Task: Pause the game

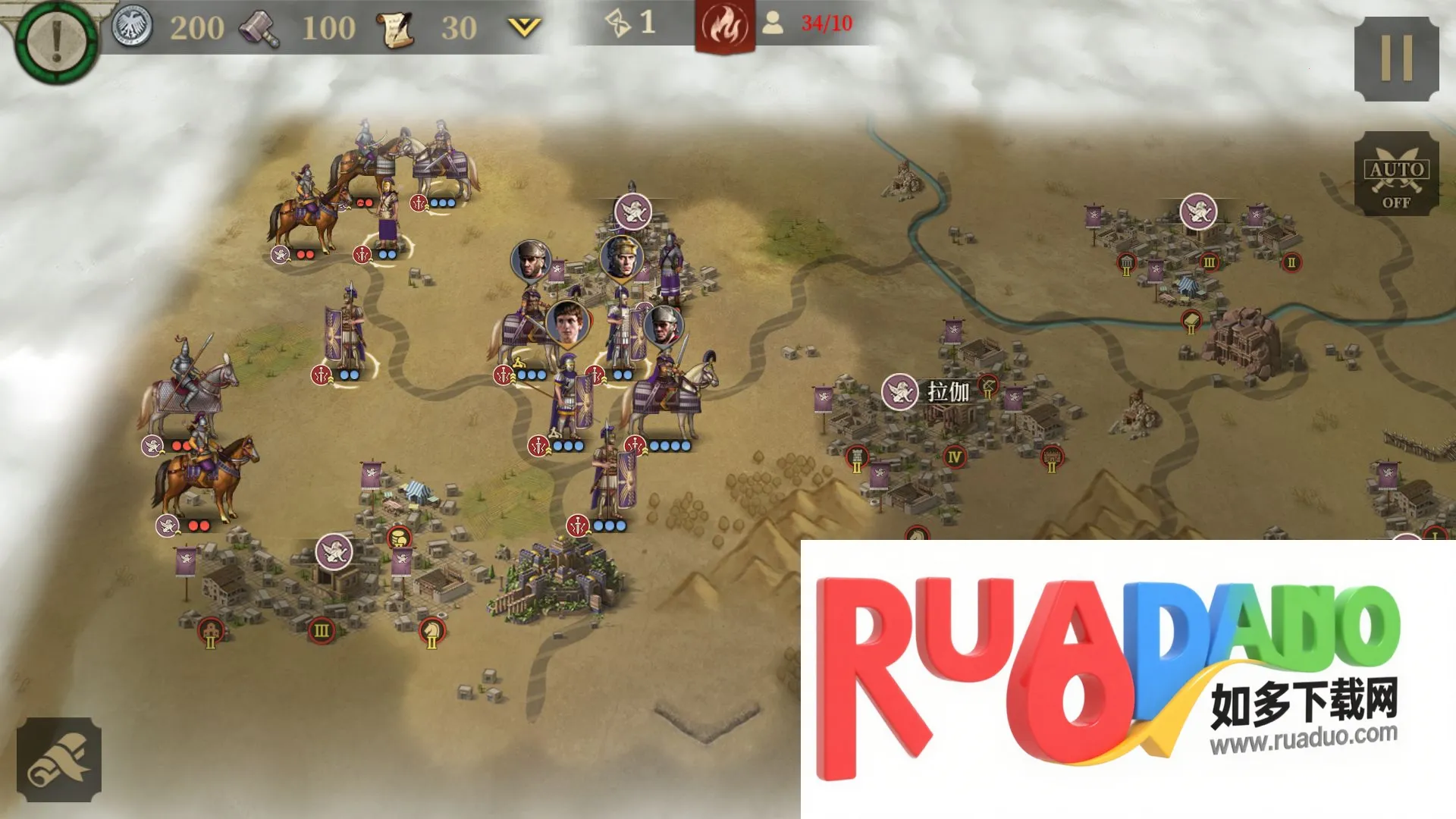Action: (x=1396, y=58)
